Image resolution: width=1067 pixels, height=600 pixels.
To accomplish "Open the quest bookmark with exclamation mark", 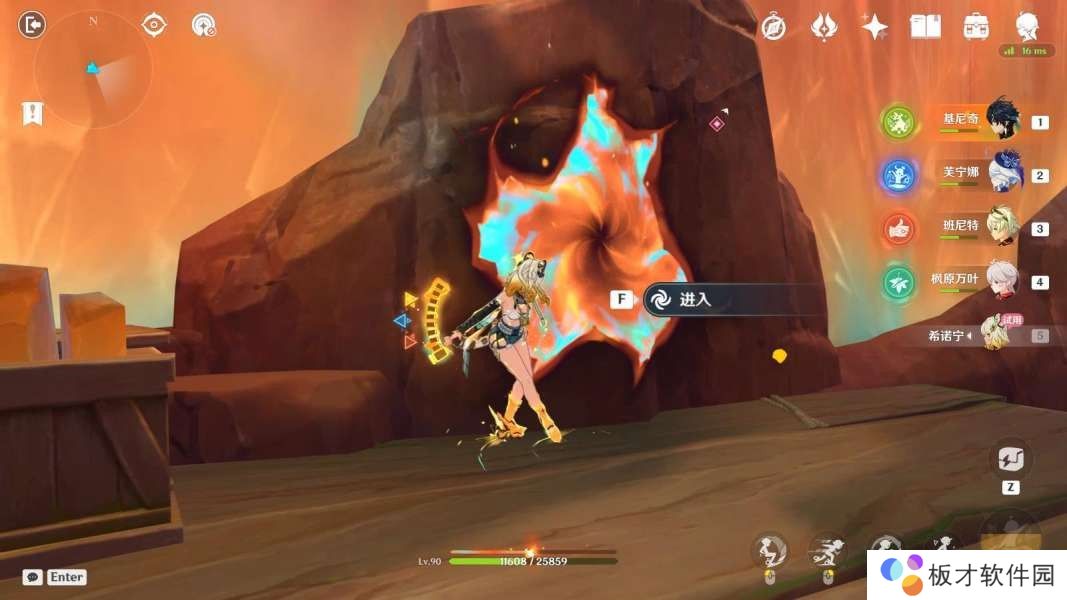I will click(33, 113).
